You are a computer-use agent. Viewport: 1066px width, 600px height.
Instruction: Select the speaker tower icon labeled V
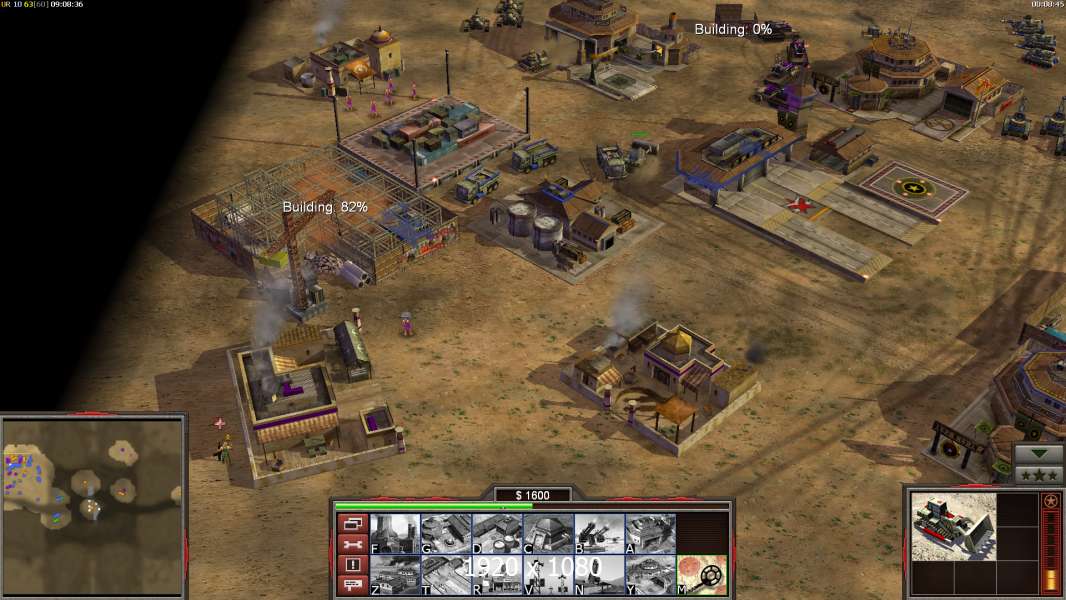548,575
